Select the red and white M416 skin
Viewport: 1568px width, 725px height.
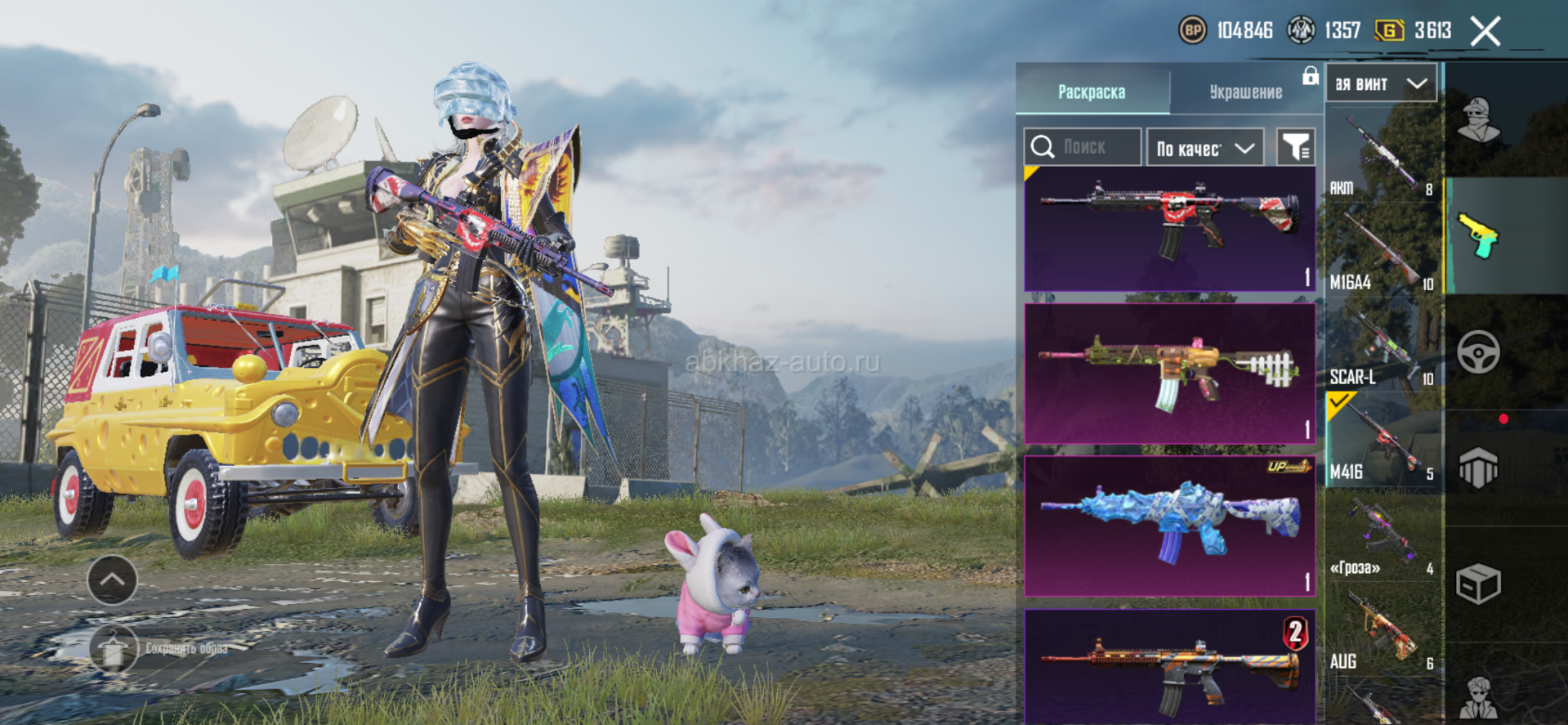(1169, 229)
